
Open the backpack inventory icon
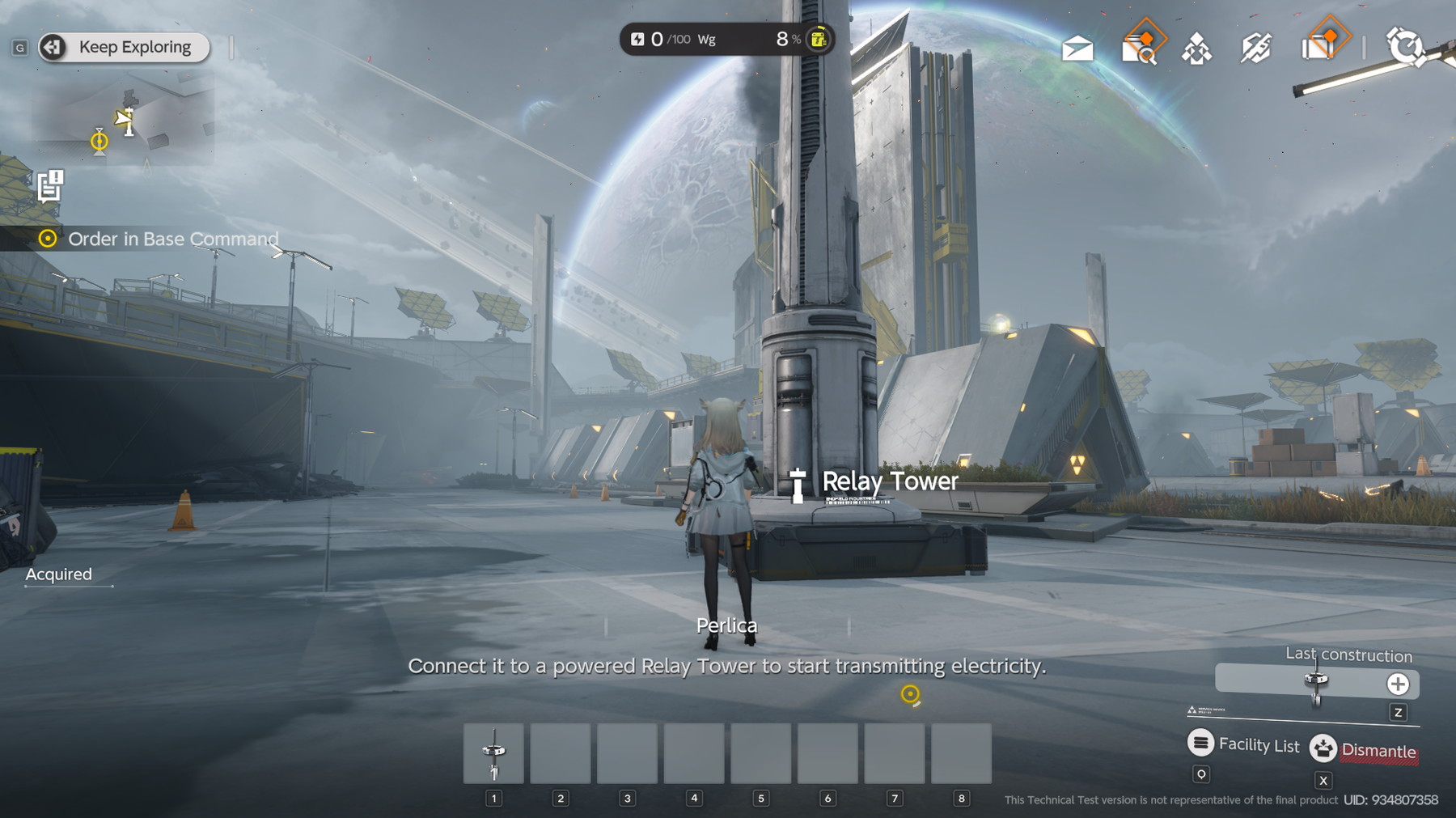pos(1318,48)
